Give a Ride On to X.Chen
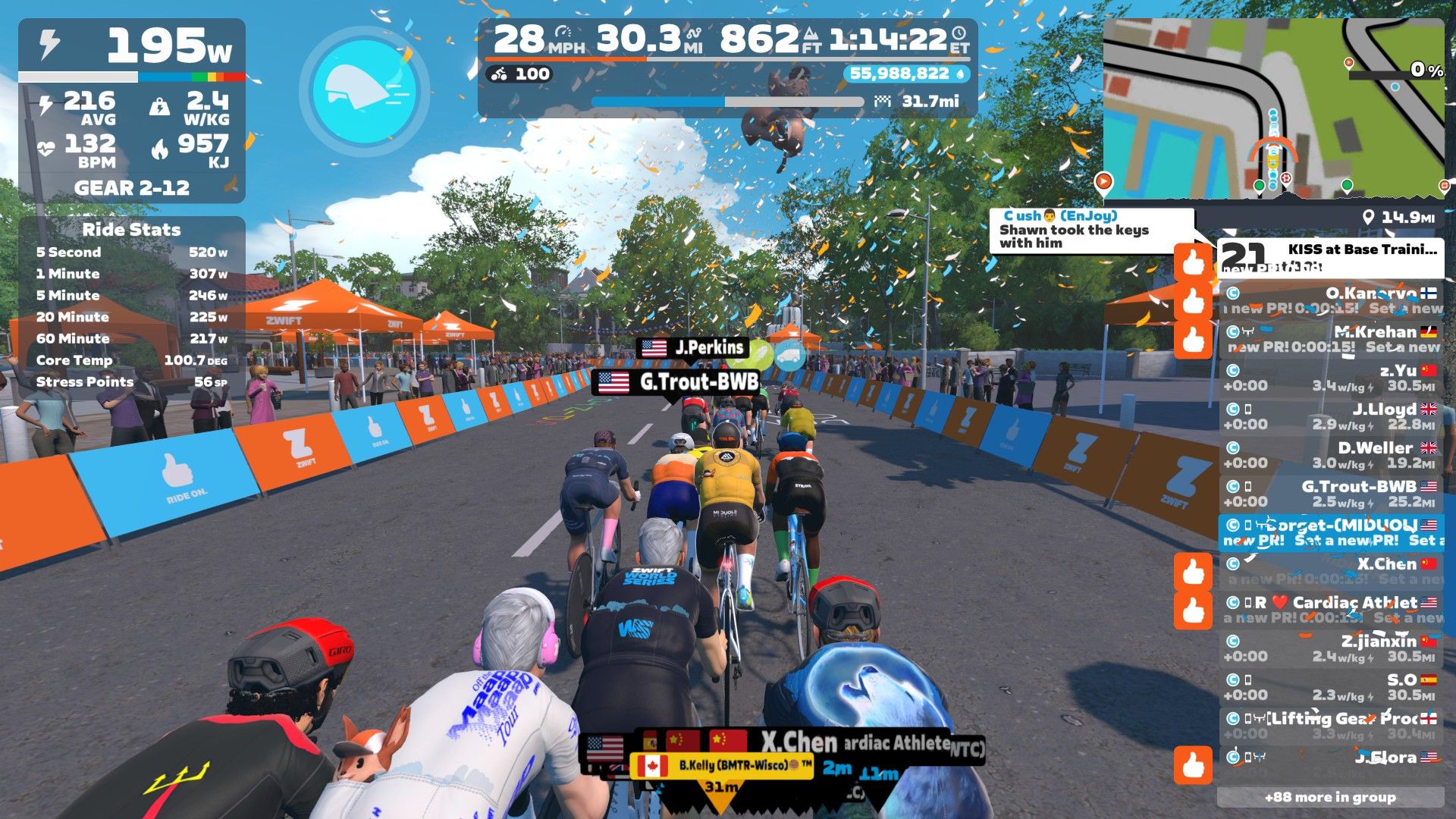Image resolution: width=1456 pixels, height=819 pixels. 1193,571
